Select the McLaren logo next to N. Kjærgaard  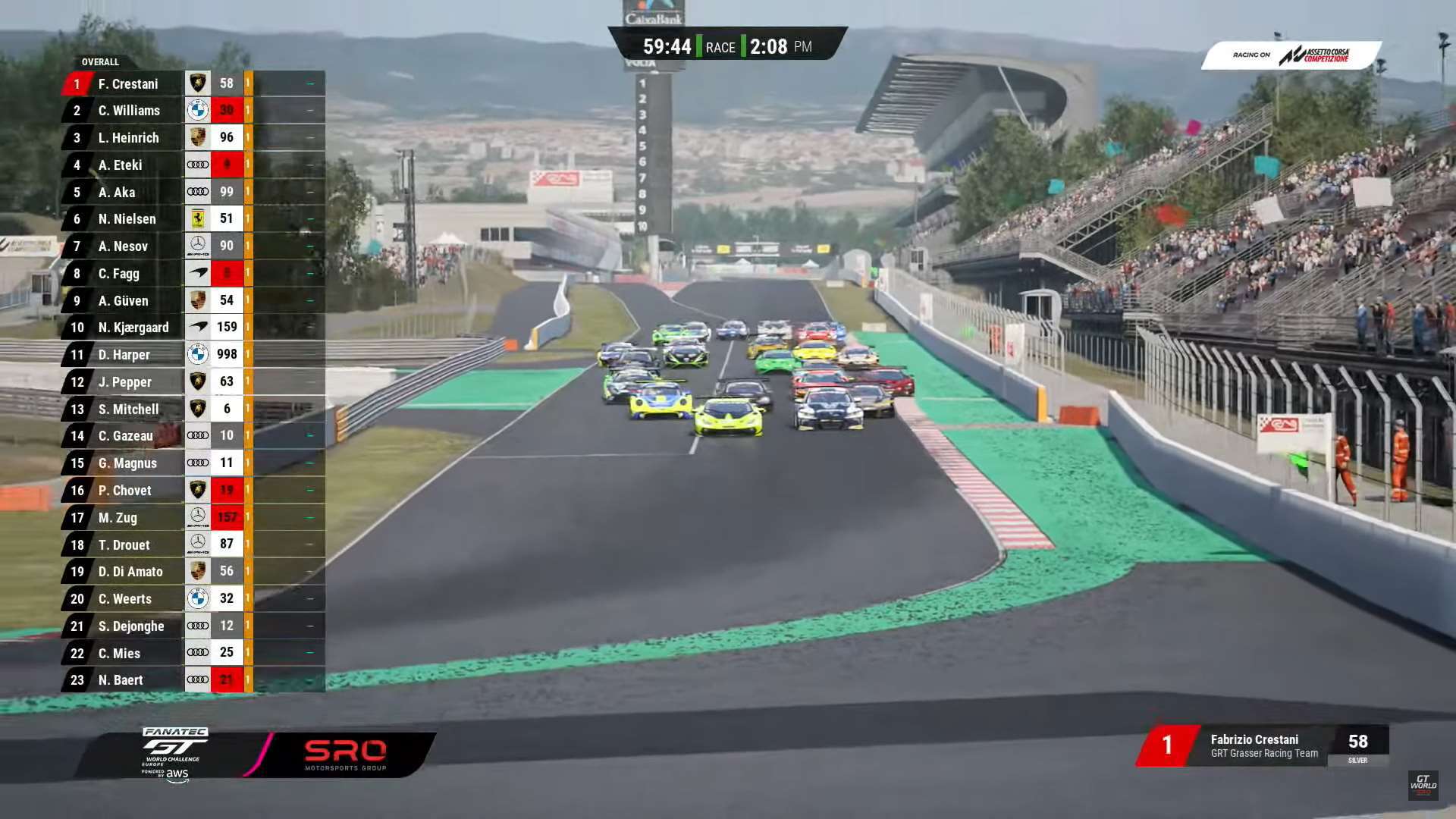pyautogui.click(x=199, y=328)
